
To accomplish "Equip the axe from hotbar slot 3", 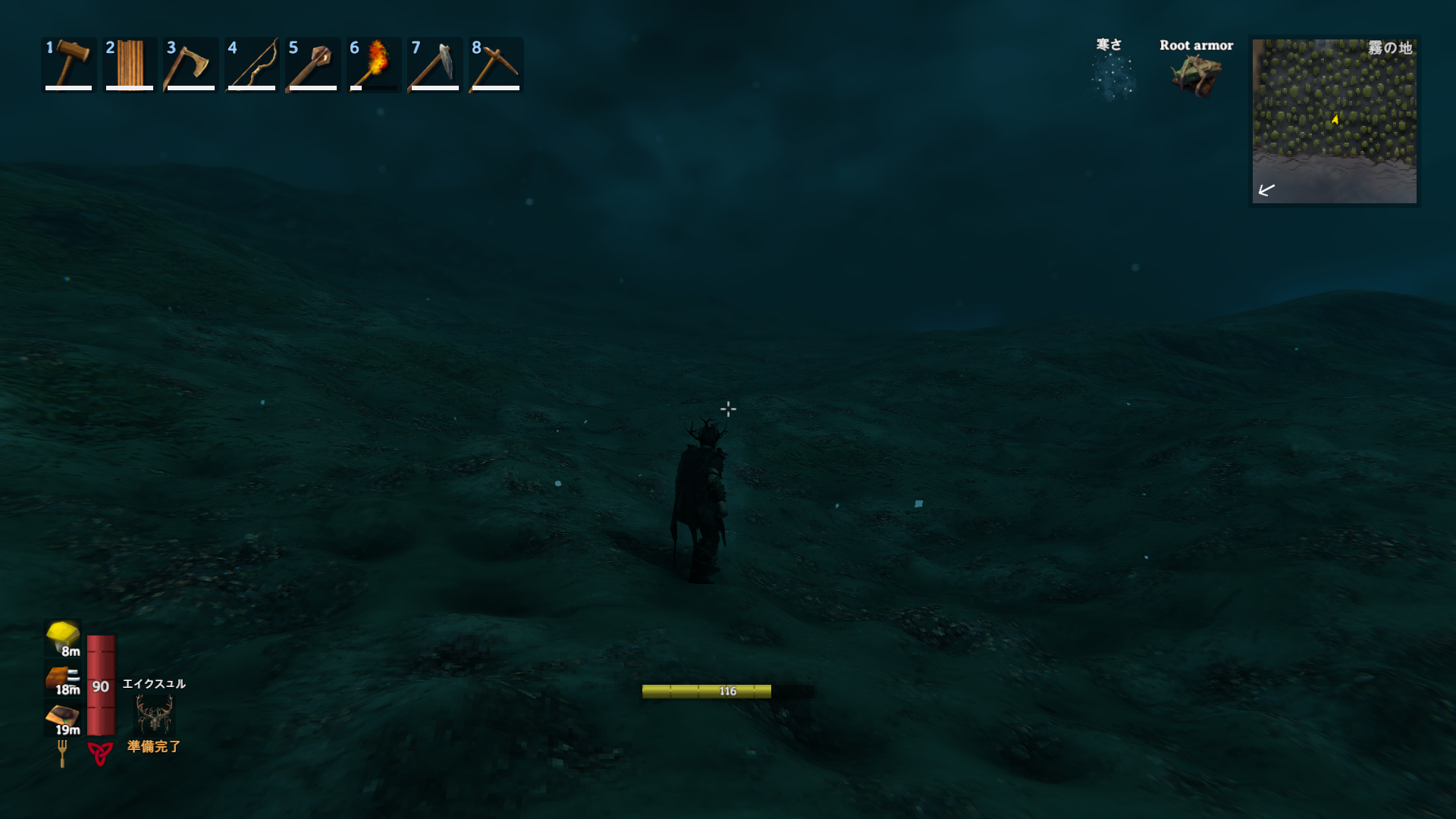I will coord(190,64).
